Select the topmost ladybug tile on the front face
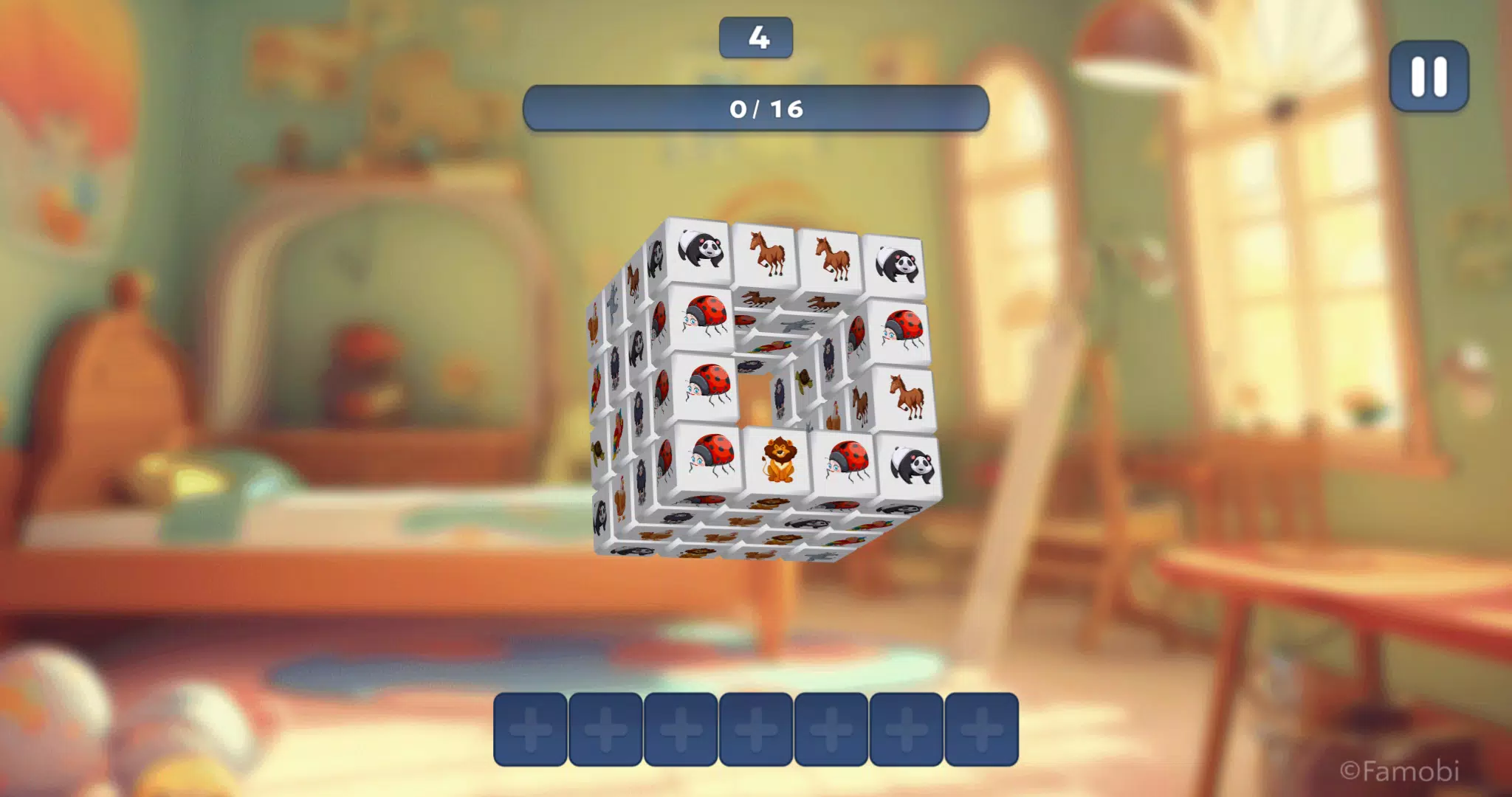 (x=707, y=320)
